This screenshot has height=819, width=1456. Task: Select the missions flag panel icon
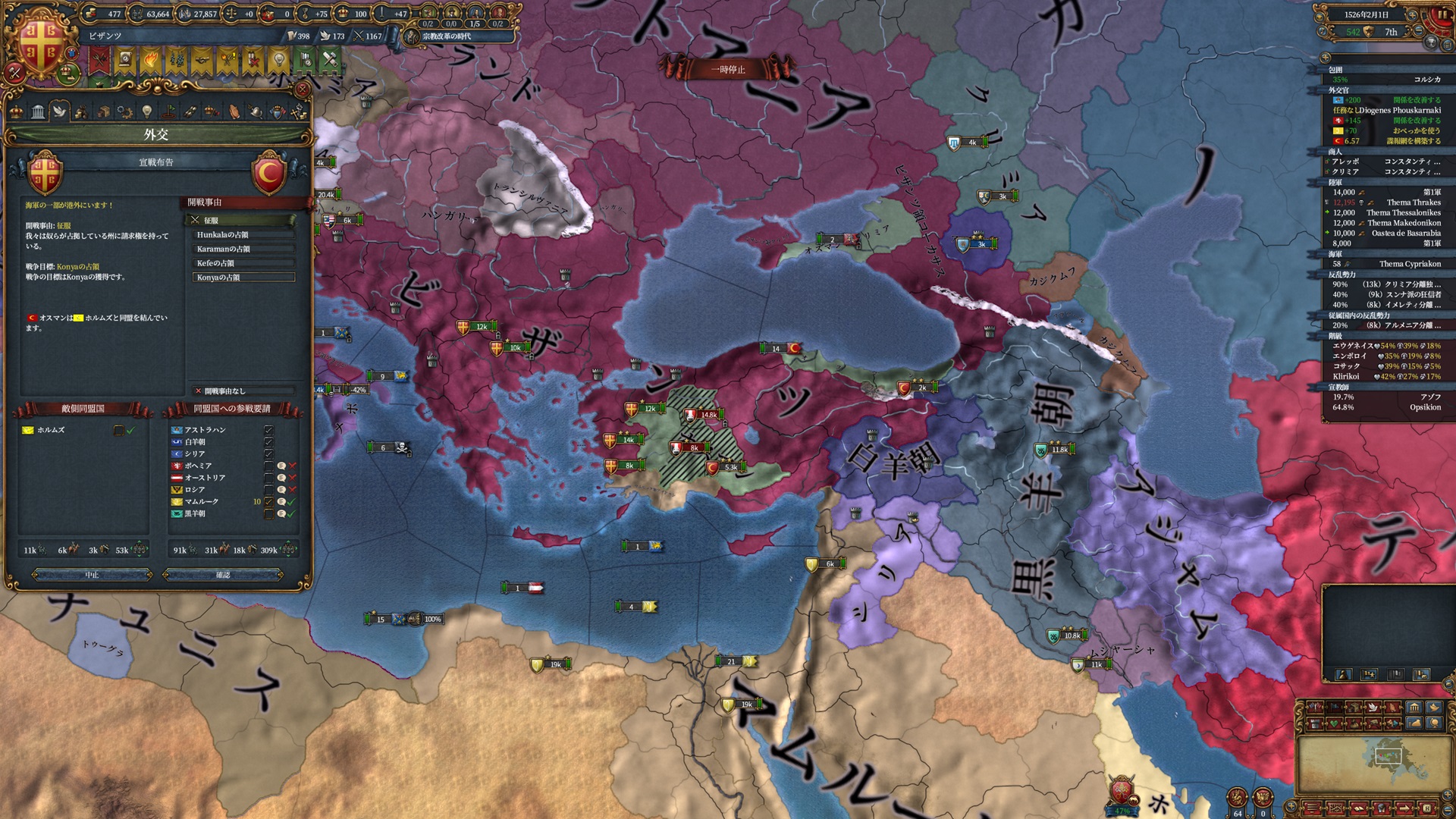click(x=168, y=111)
